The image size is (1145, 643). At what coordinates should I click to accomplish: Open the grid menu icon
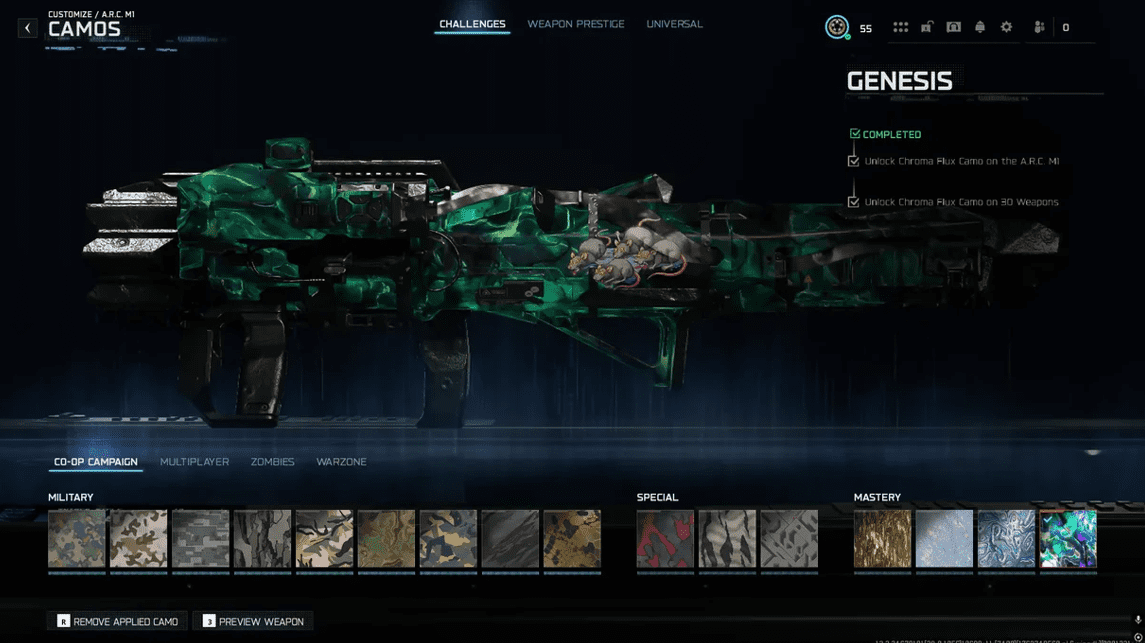[900, 28]
